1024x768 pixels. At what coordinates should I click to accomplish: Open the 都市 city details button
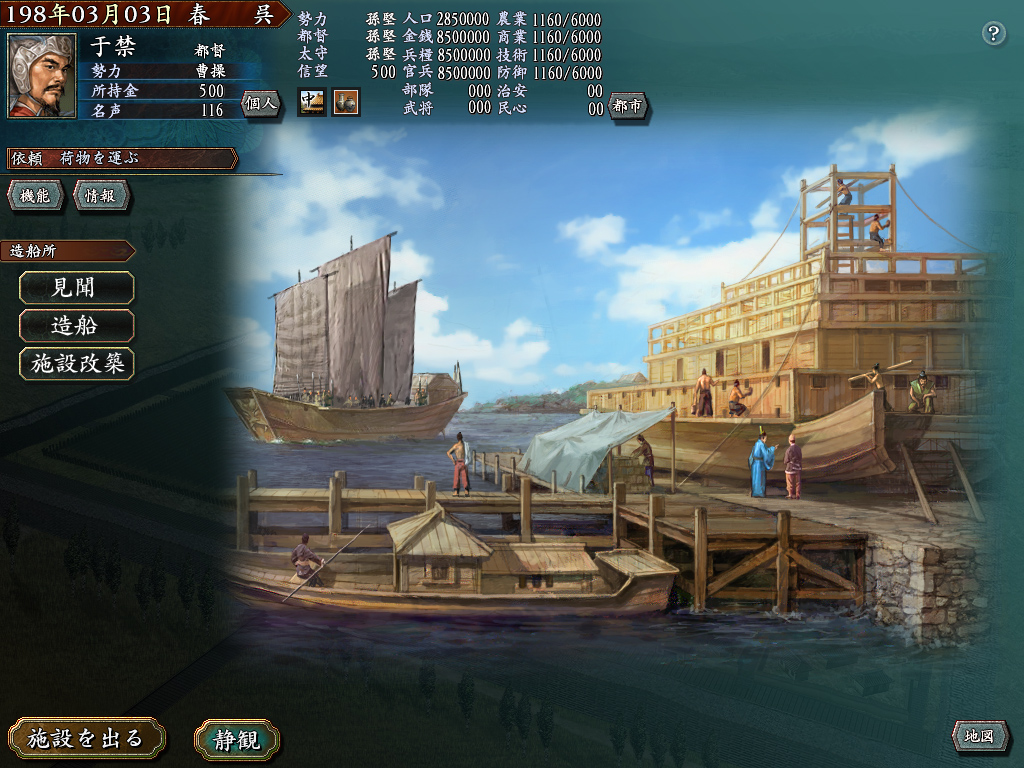coord(628,106)
